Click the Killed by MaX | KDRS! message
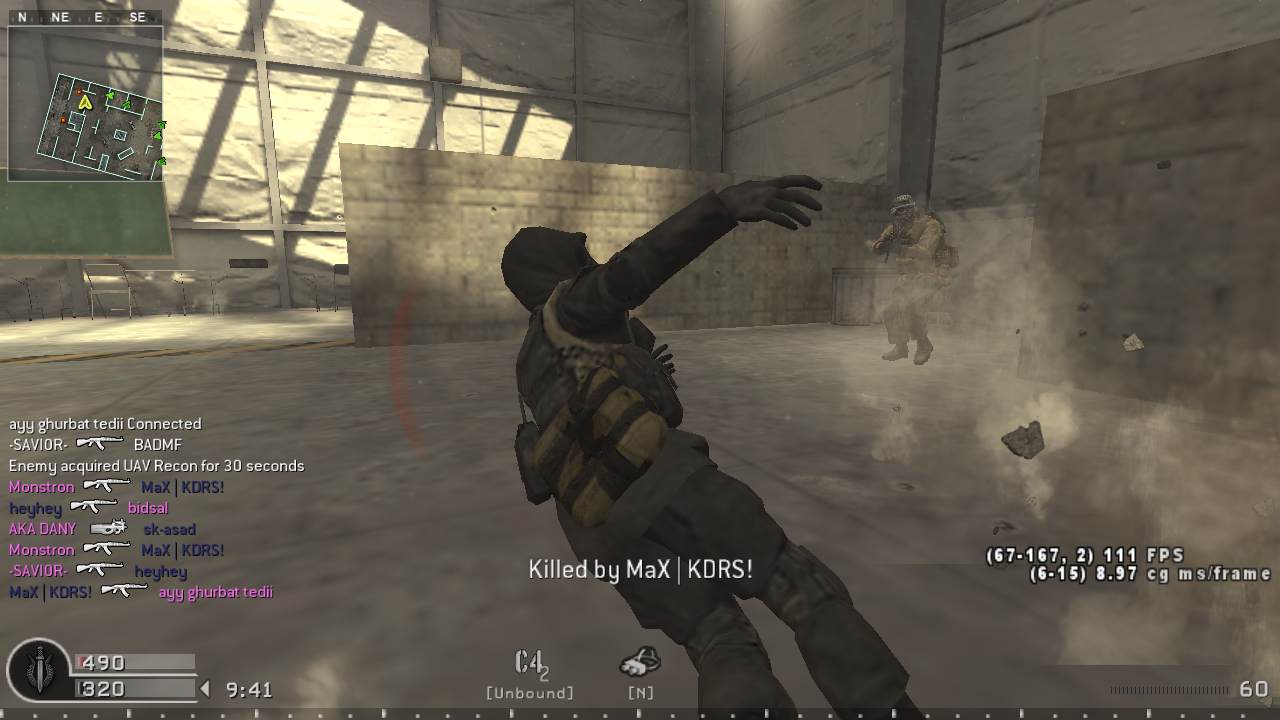The height and width of the screenshot is (720, 1280). click(640, 569)
